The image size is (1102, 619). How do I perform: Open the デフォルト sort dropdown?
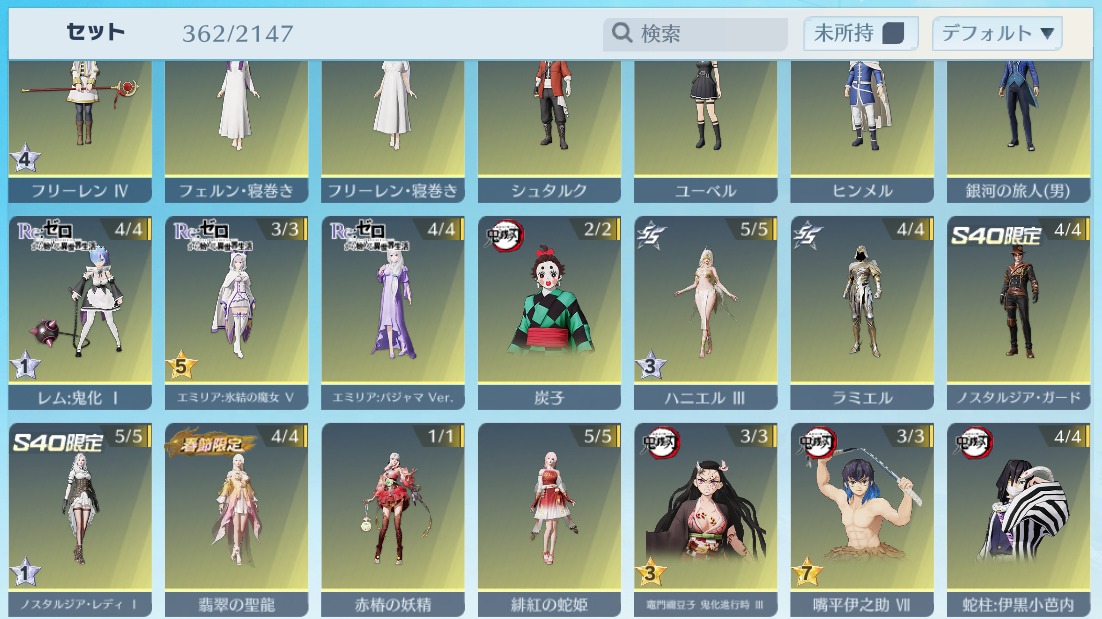tap(996, 34)
